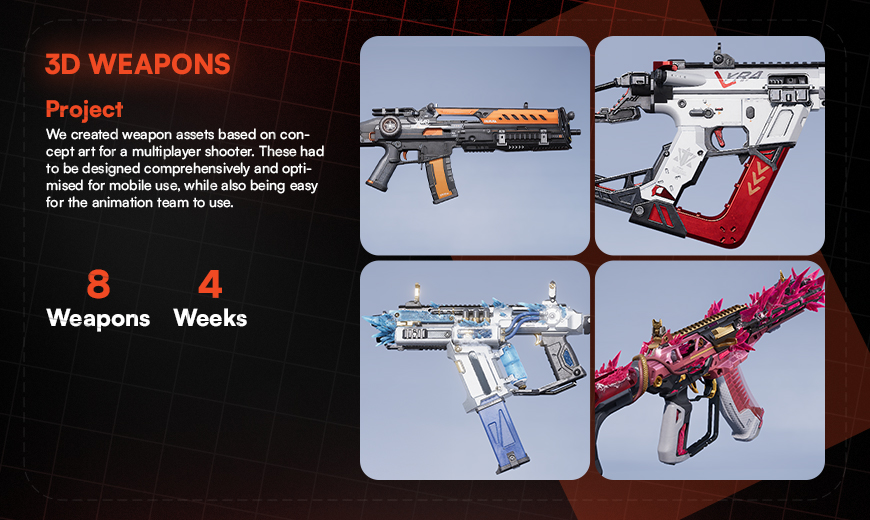Image resolution: width=870 pixels, height=520 pixels.
Task: Select the white and red VR4 weapon image
Action: [709, 145]
